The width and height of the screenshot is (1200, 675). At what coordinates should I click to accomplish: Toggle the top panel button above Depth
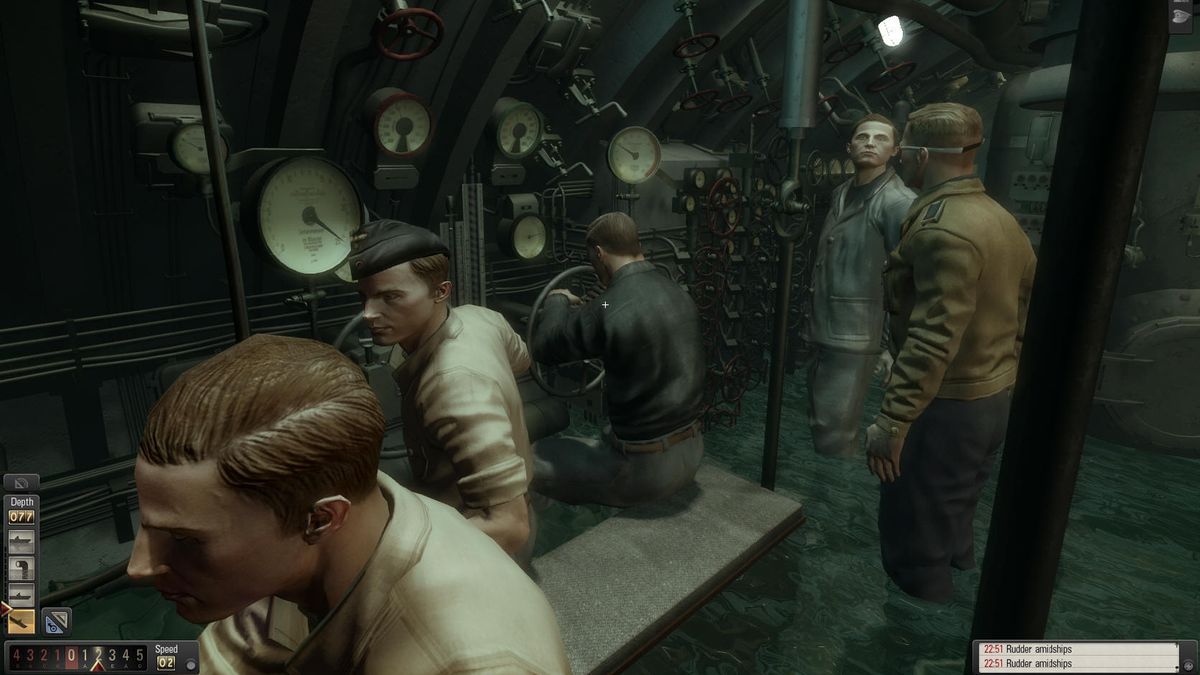pyautogui.click(x=21, y=482)
